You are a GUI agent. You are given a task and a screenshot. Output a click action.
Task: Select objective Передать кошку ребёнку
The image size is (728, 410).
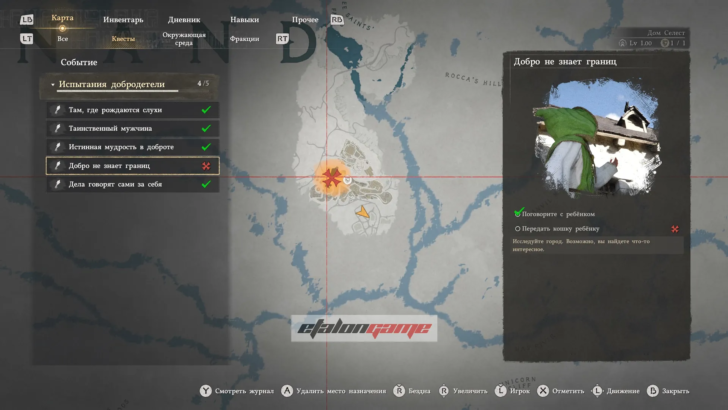tap(565, 228)
